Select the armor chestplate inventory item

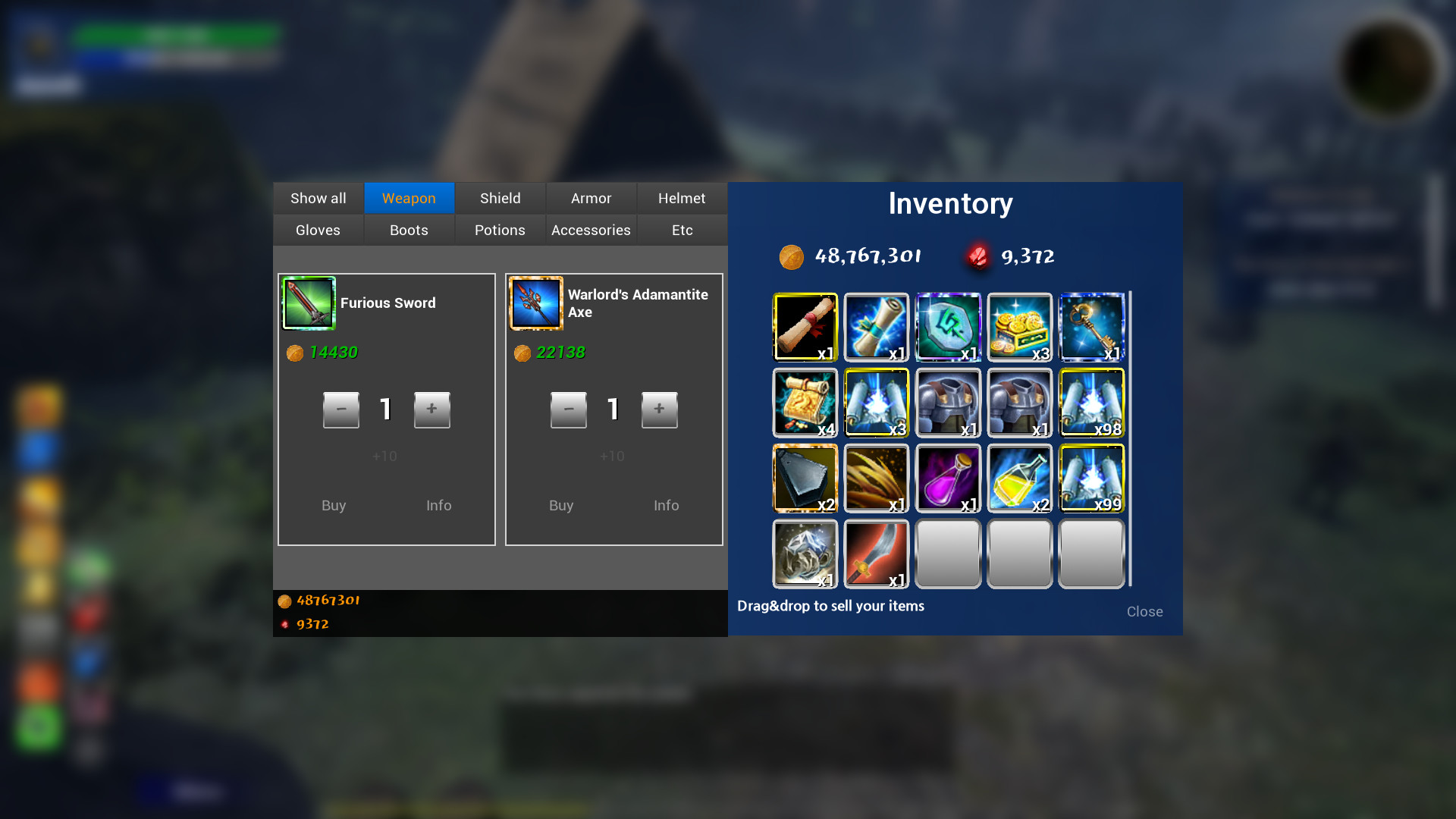tap(948, 403)
